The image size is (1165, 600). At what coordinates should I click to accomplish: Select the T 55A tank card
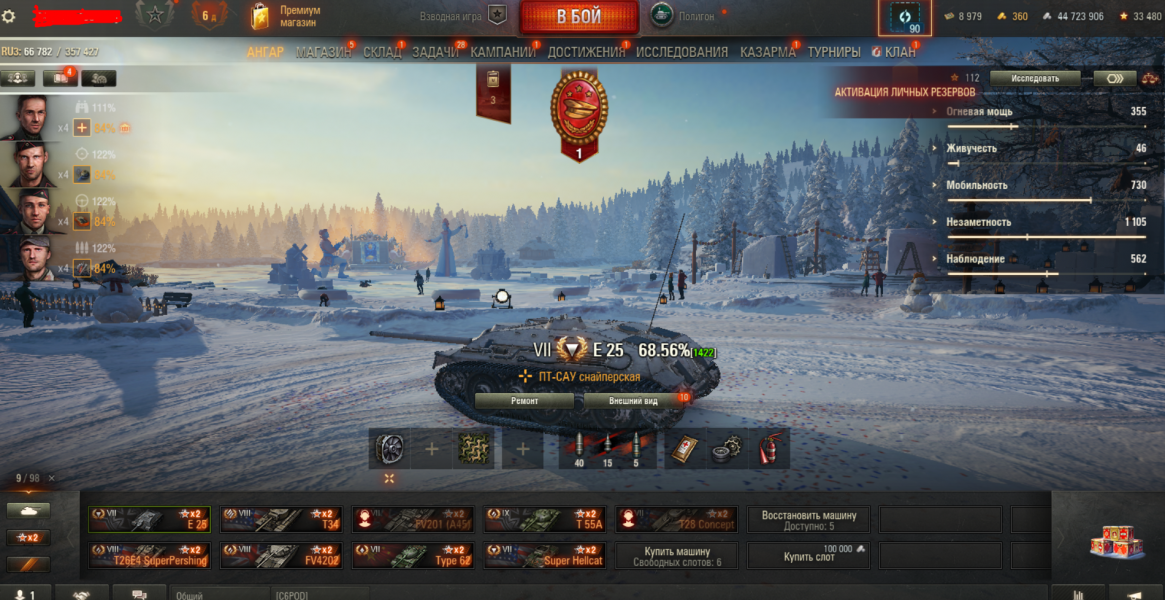pyautogui.click(x=545, y=519)
